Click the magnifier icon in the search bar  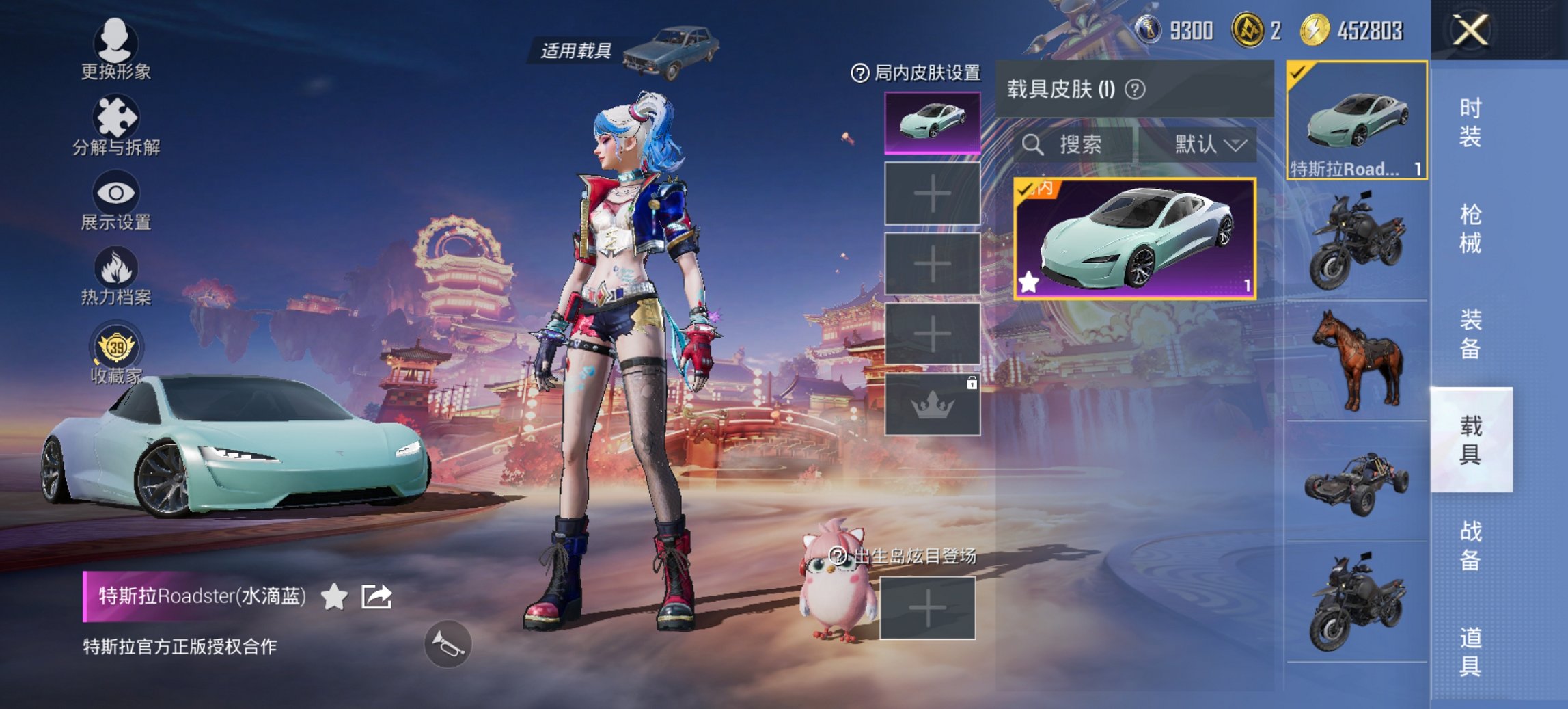pos(1034,145)
